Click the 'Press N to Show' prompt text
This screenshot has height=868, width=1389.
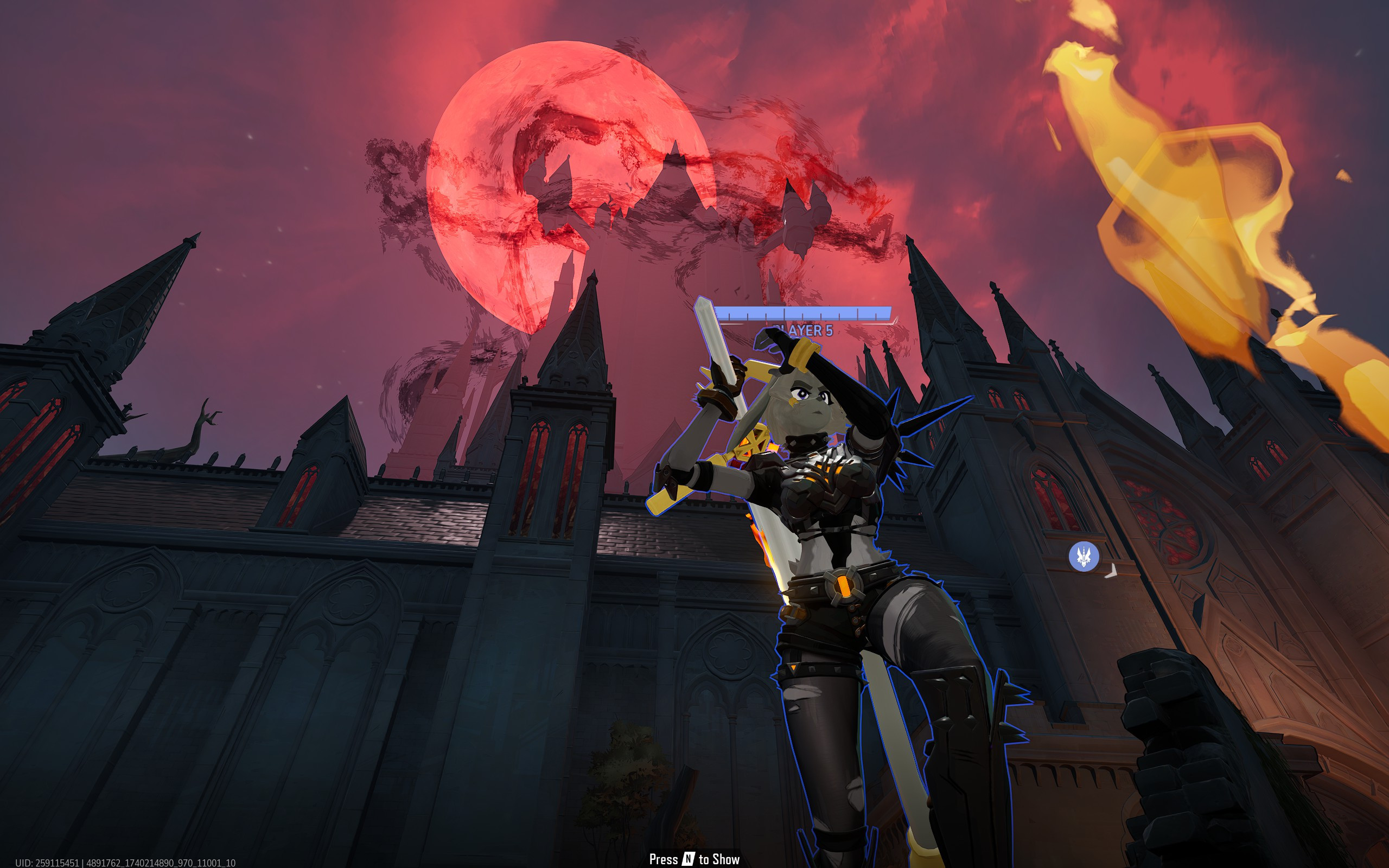(x=694, y=858)
